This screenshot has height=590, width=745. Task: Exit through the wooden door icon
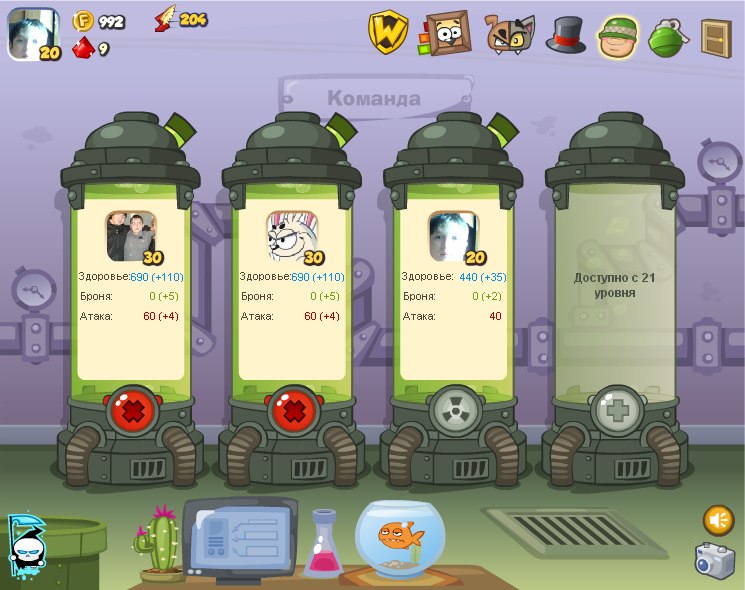pyautogui.click(x=716, y=37)
